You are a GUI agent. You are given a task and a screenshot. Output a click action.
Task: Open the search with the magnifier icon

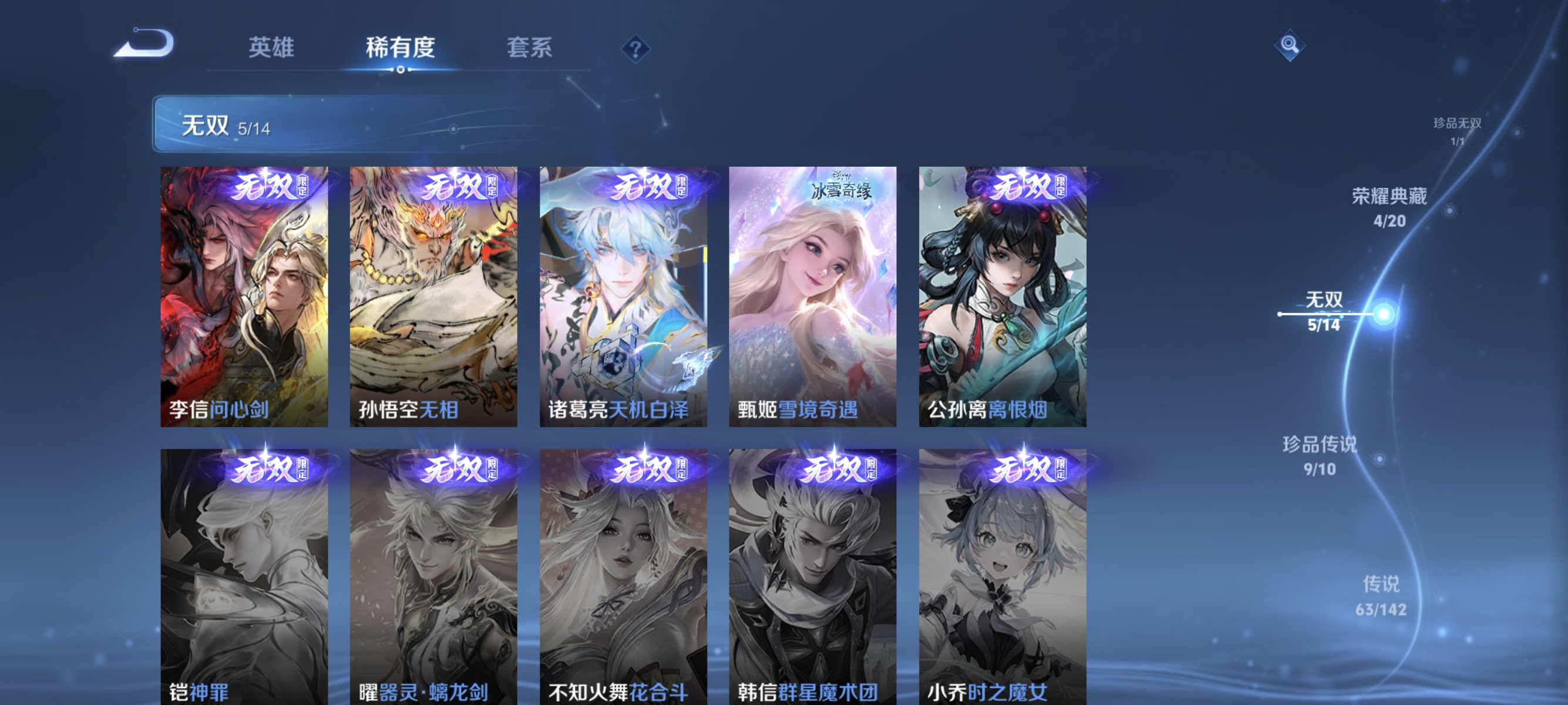1290,45
